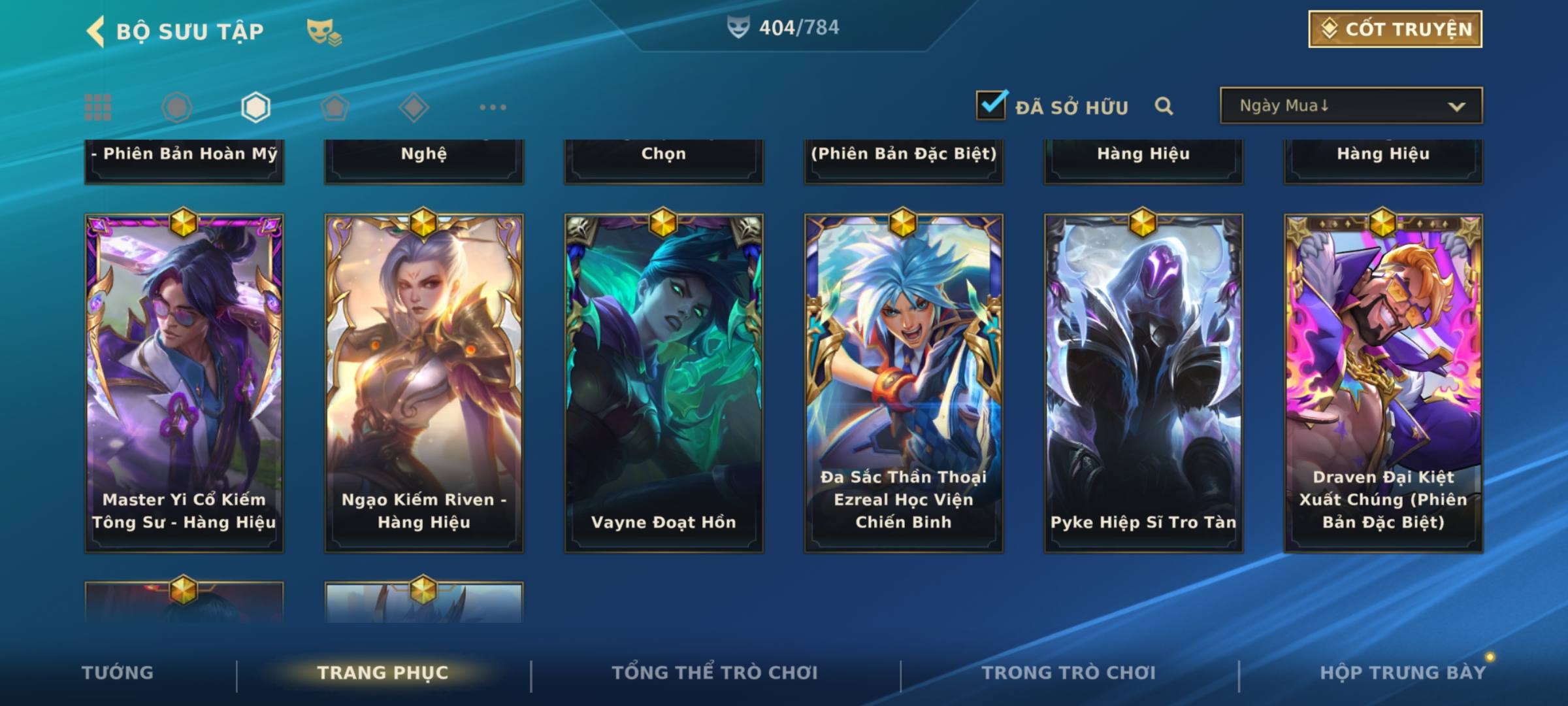Switch to the Tướng tab
Screen dimensions: 1568x706
(118, 673)
